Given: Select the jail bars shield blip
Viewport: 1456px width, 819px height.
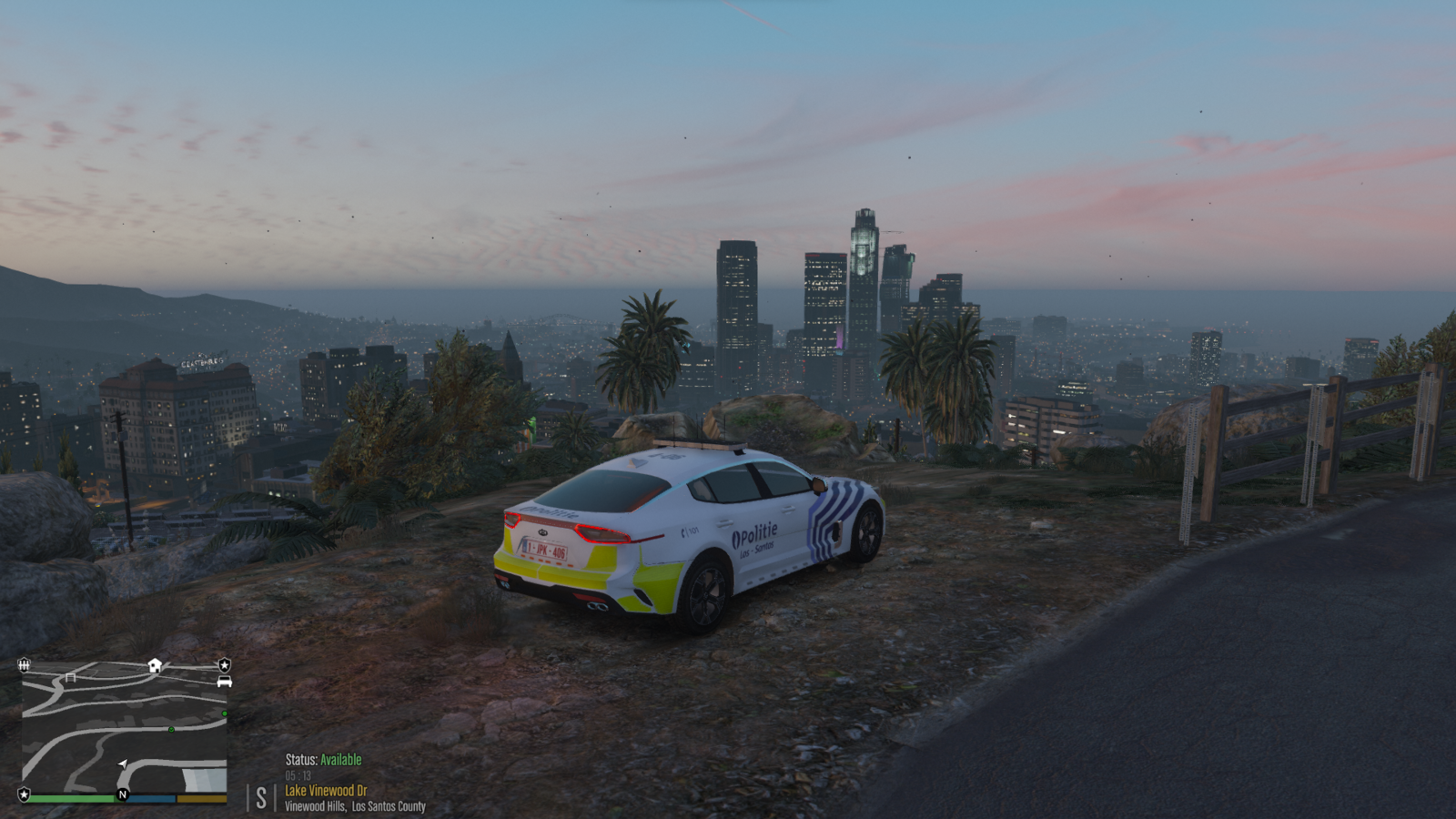Looking at the screenshot, I should click(x=24, y=665).
